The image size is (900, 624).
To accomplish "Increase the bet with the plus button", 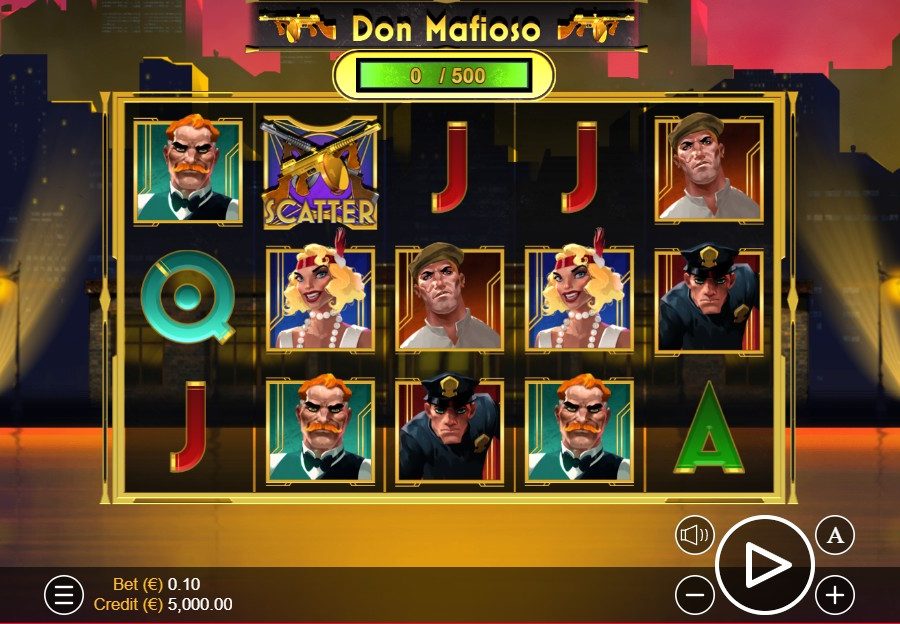I will (x=835, y=596).
